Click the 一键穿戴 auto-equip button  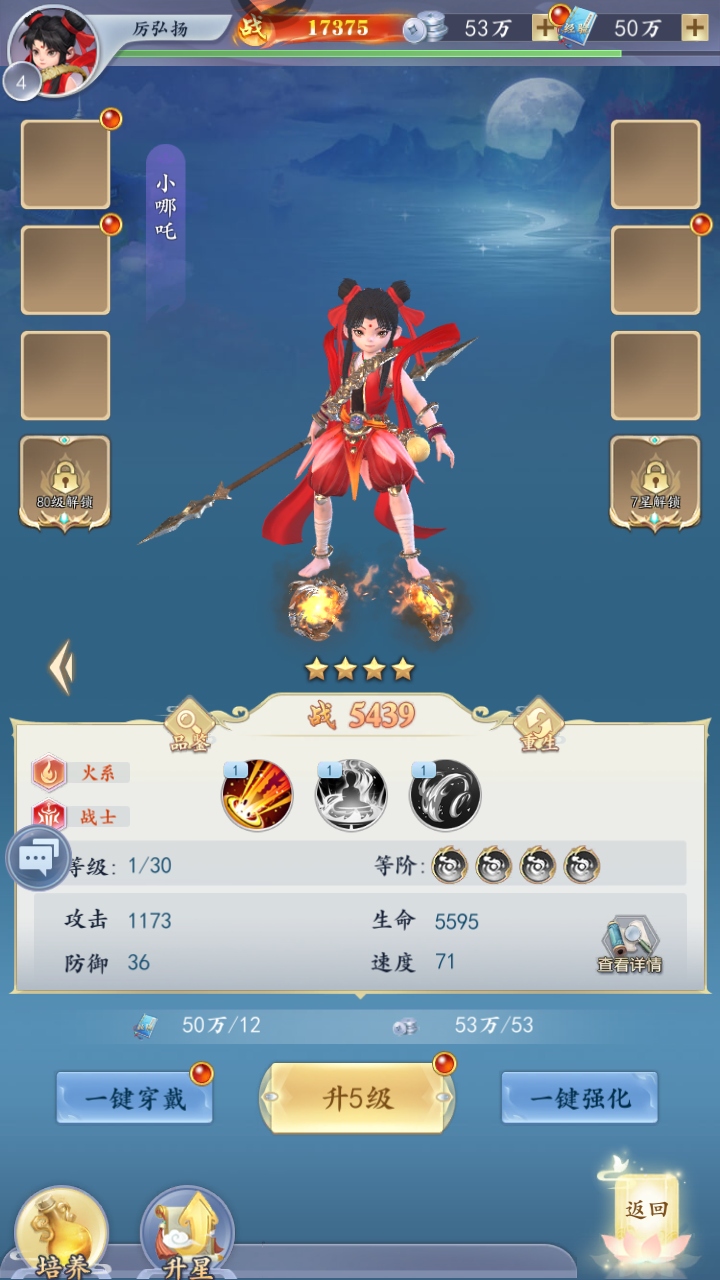point(134,1098)
